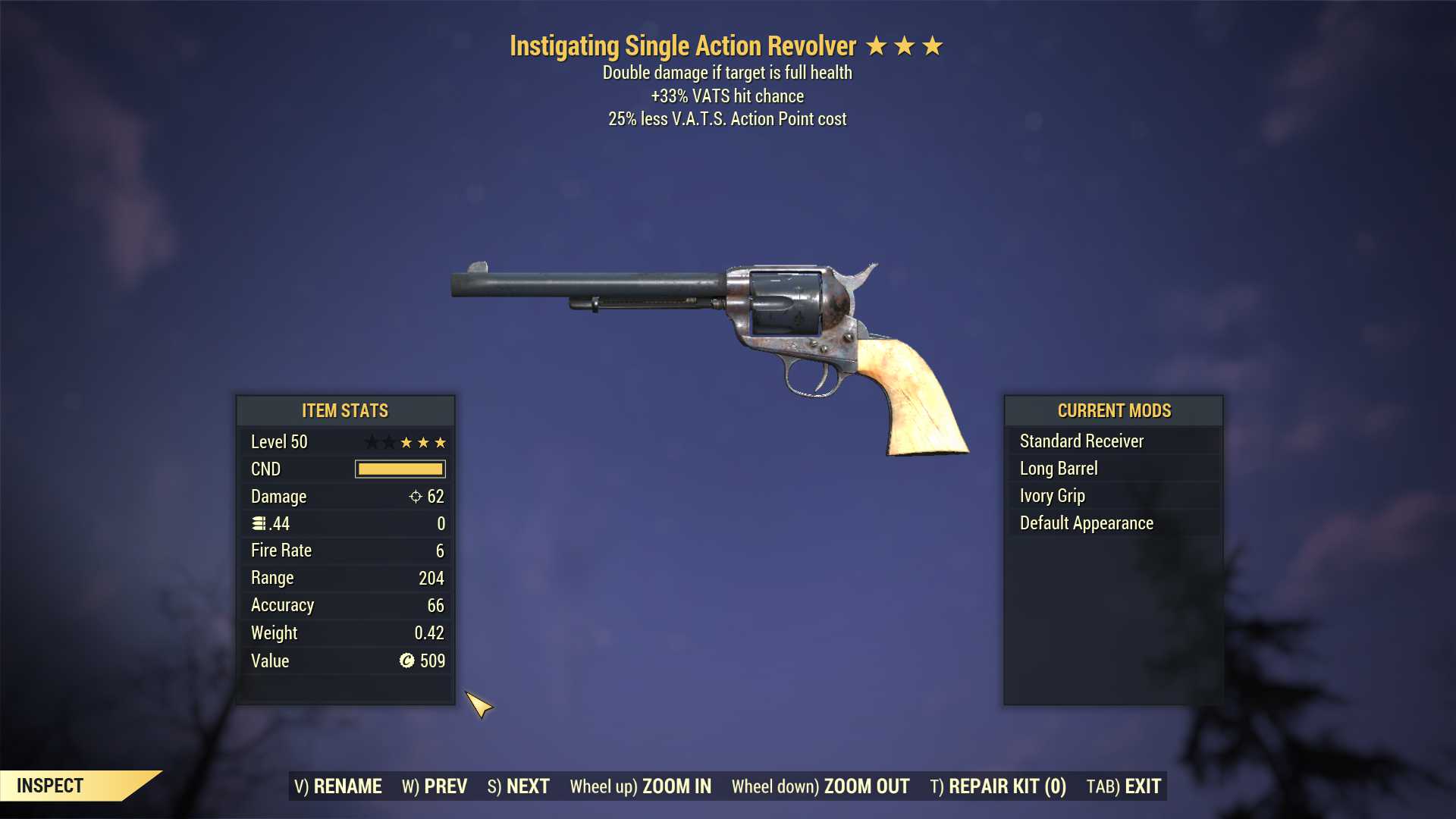Click the crosshair icon beside Damage stat
Screen dimensions: 1456x819
tap(414, 496)
